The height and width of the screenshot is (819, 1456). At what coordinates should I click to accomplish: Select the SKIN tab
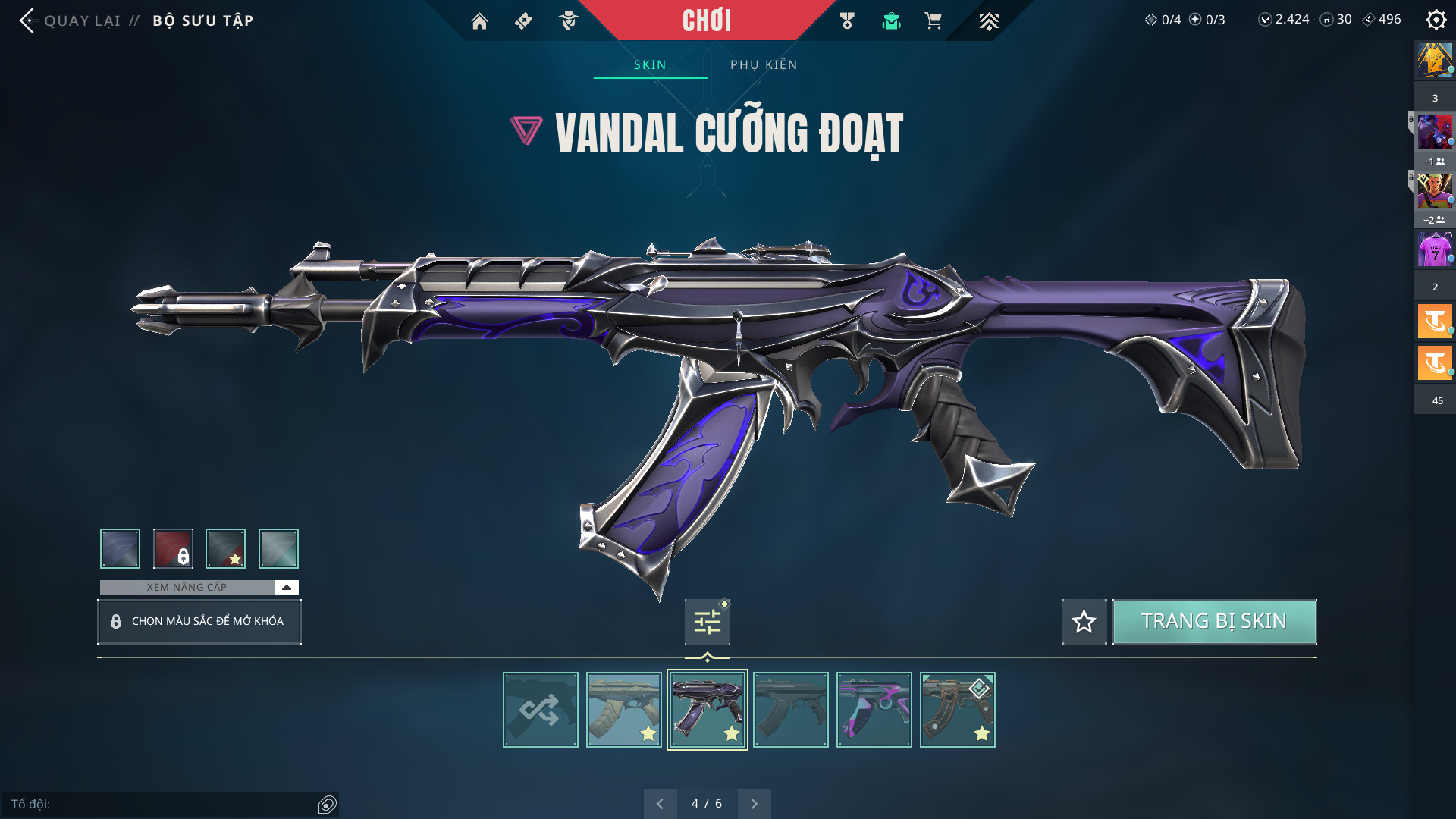[x=650, y=64]
